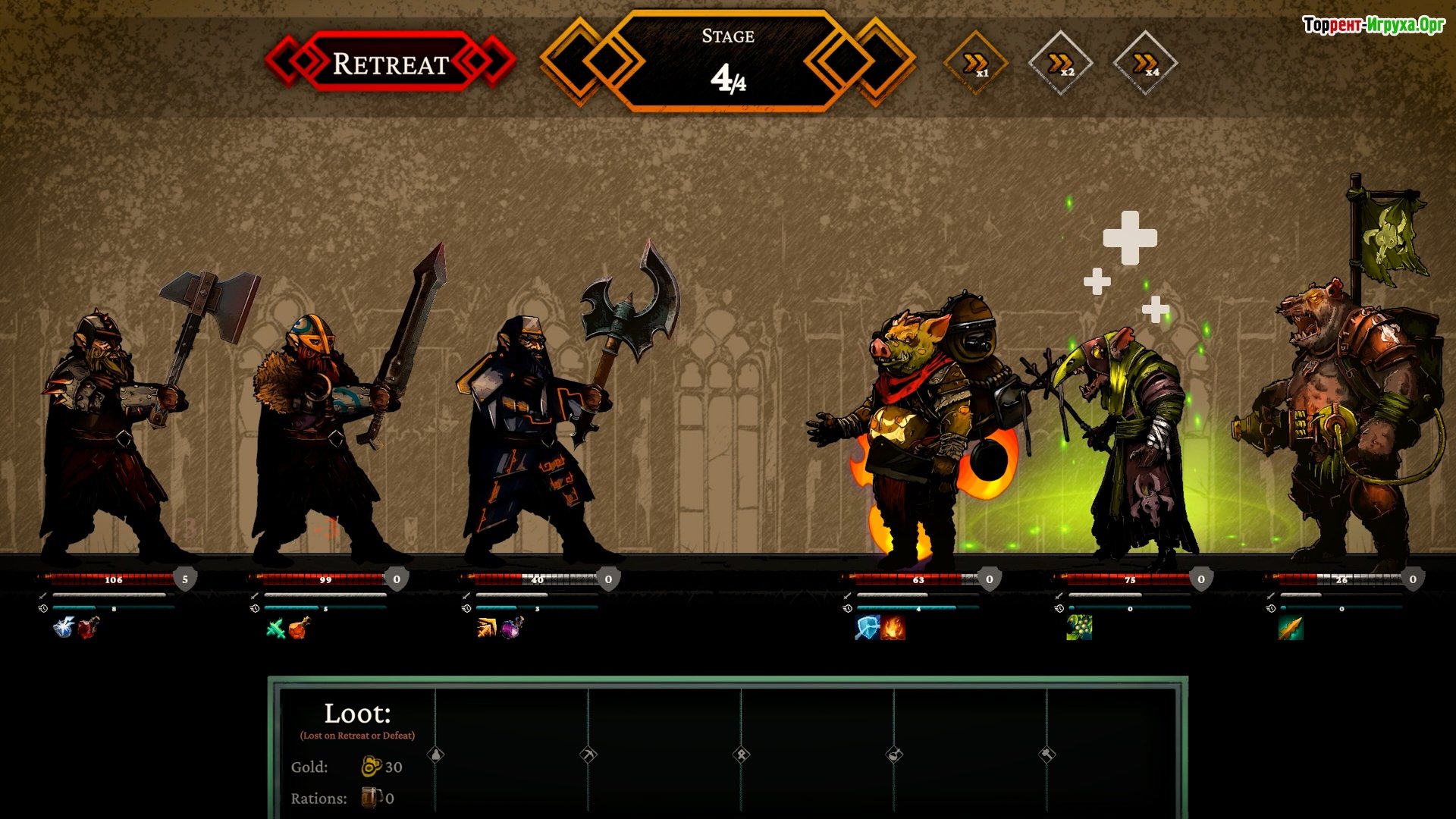Select the blue crystal shard ability icon
Viewport: 1456px width, 819px height.
pos(64,628)
